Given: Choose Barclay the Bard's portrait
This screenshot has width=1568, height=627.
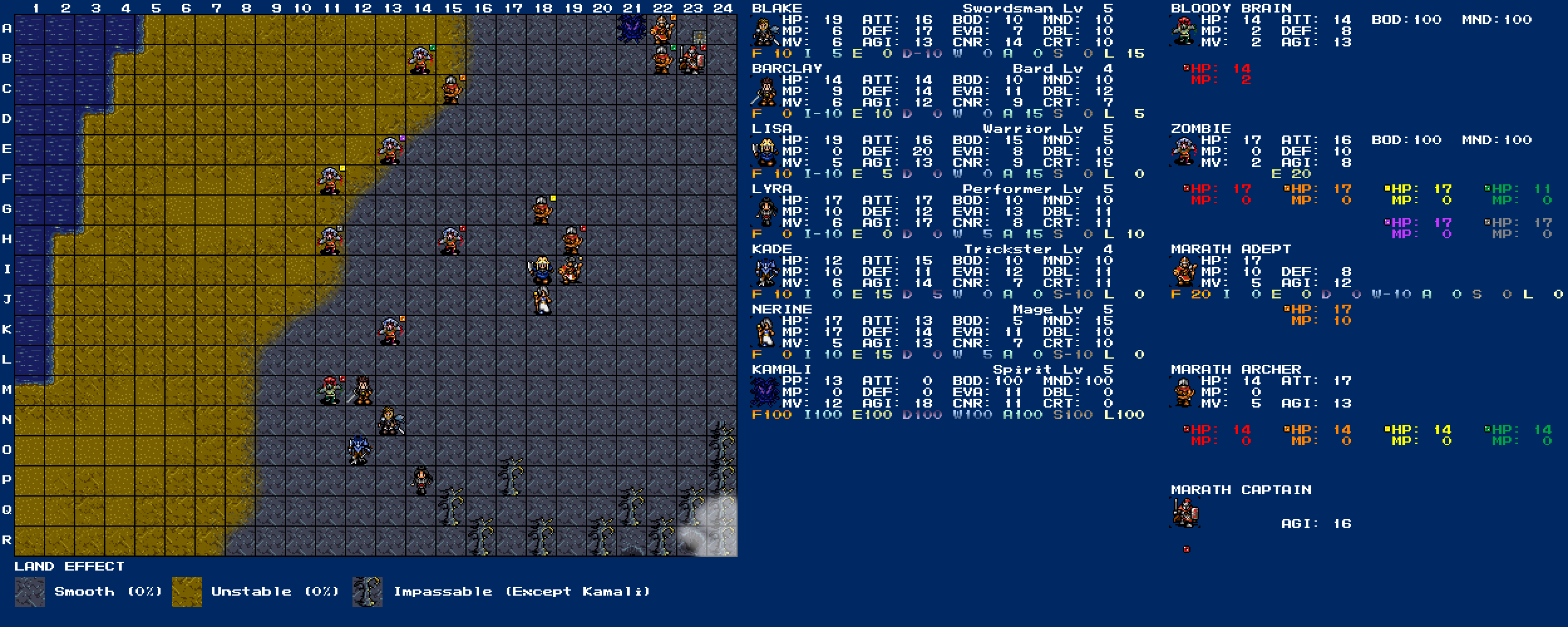Looking at the screenshot, I should tap(765, 92).
